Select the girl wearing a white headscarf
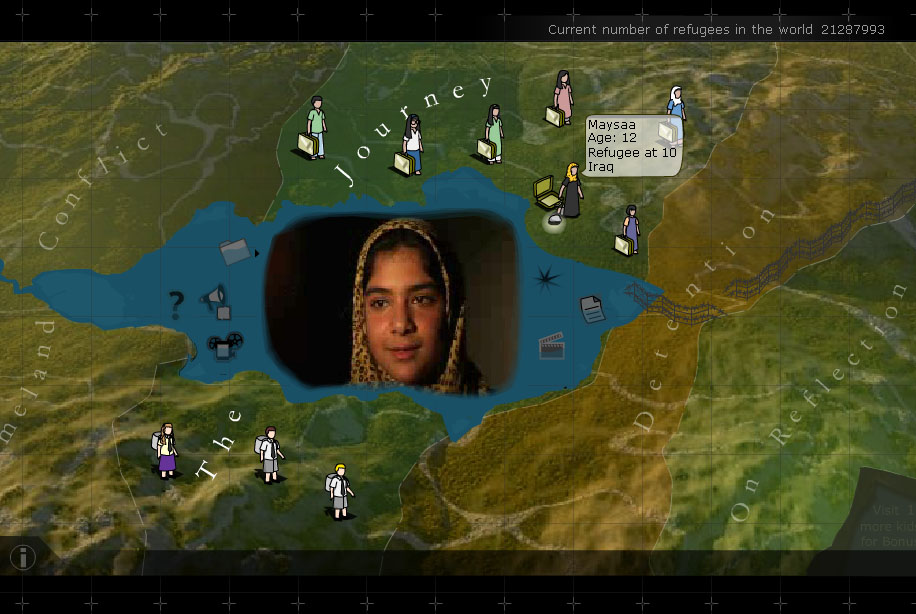The image size is (916, 614). click(676, 107)
